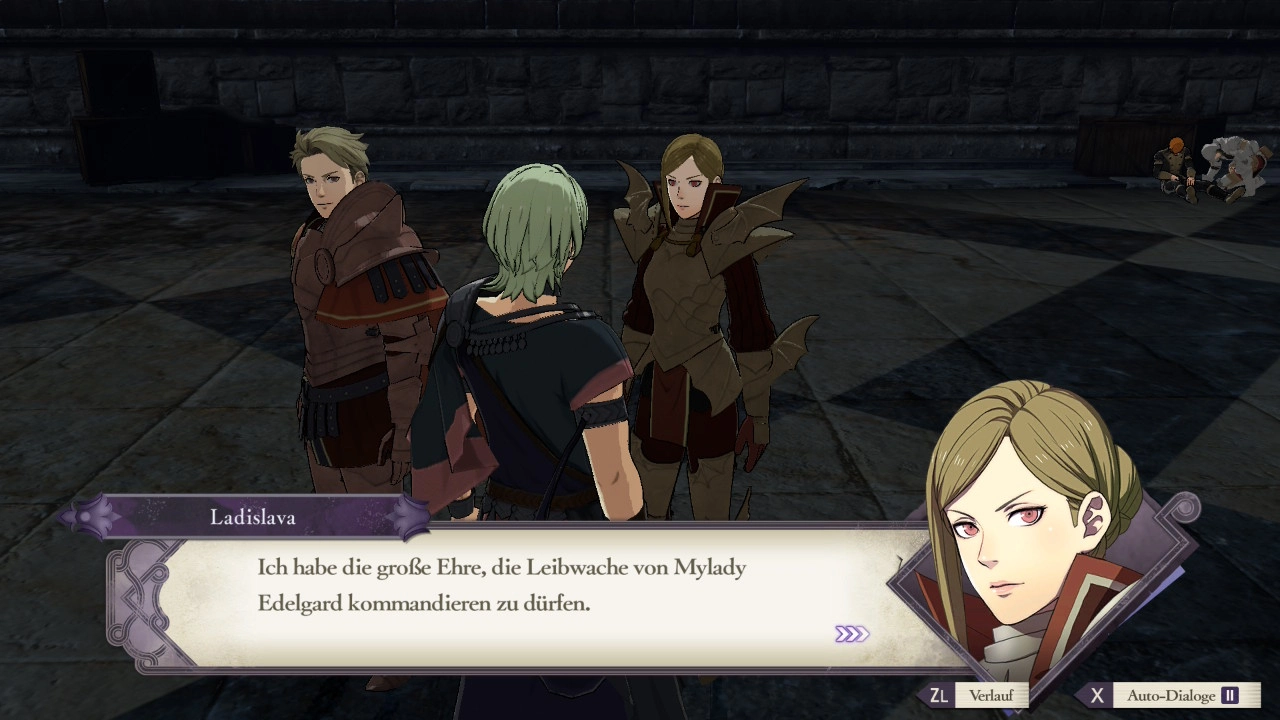Advance dialogue with the purple arrows

point(851,634)
